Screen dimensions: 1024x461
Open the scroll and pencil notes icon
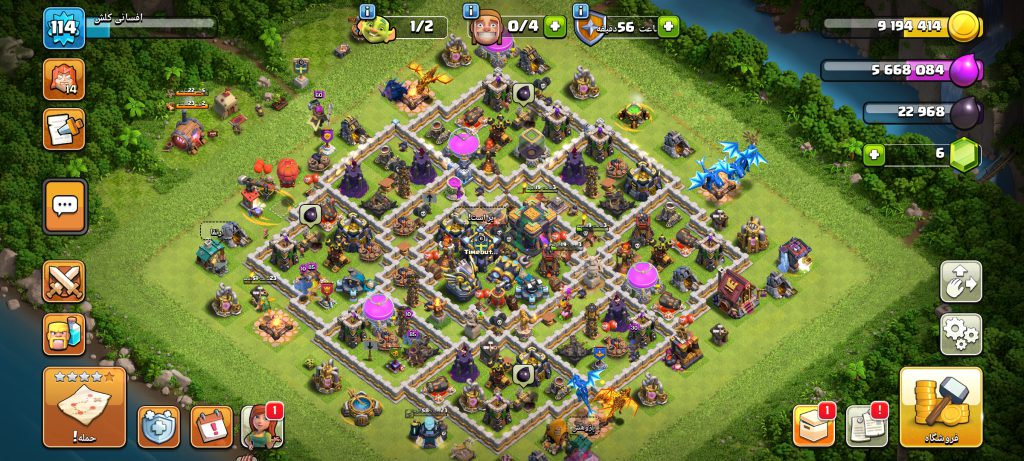[x=64, y=130]
